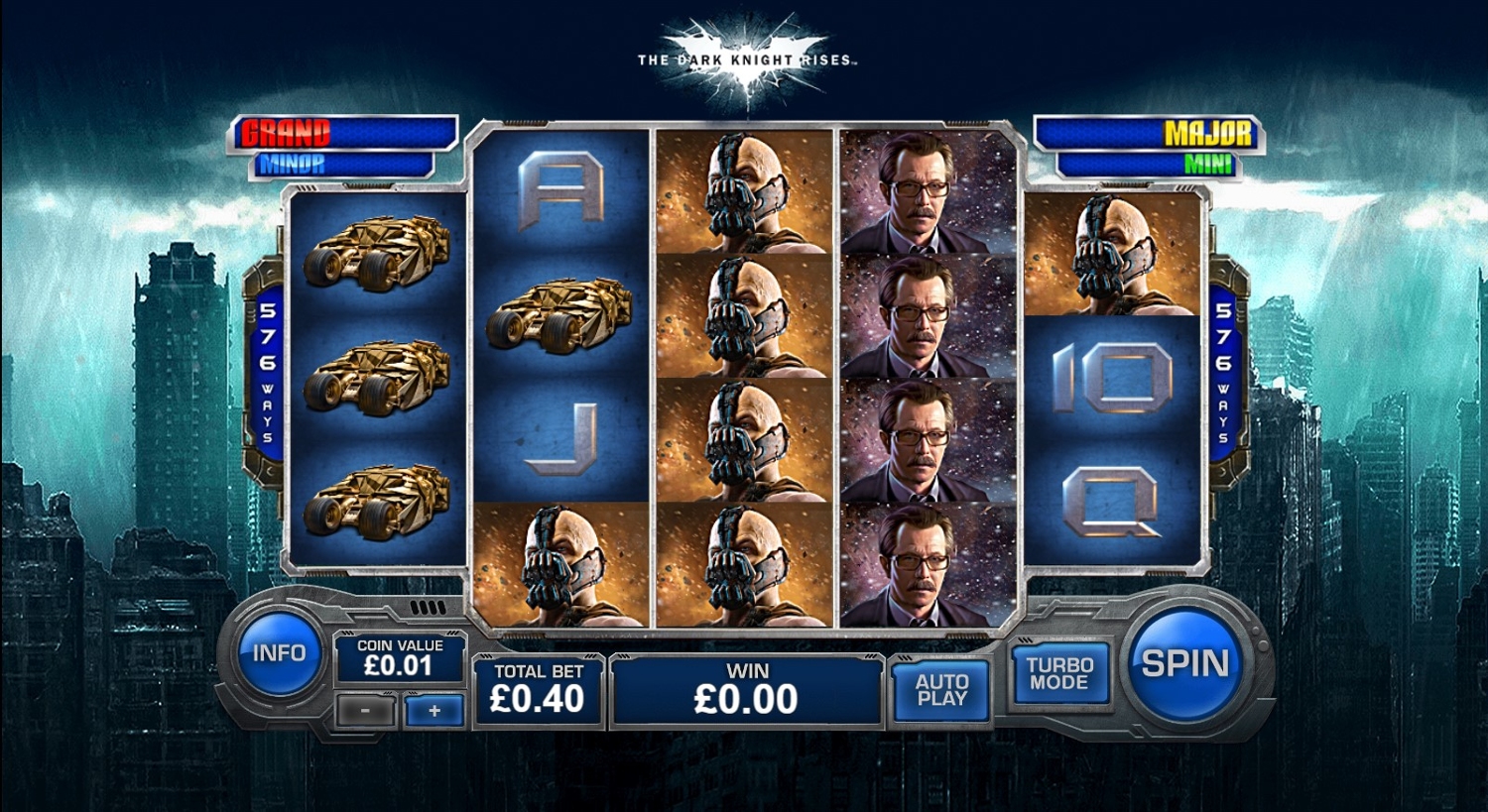
Task: Increase coin value with the plus button
Action: pos(434,711)
